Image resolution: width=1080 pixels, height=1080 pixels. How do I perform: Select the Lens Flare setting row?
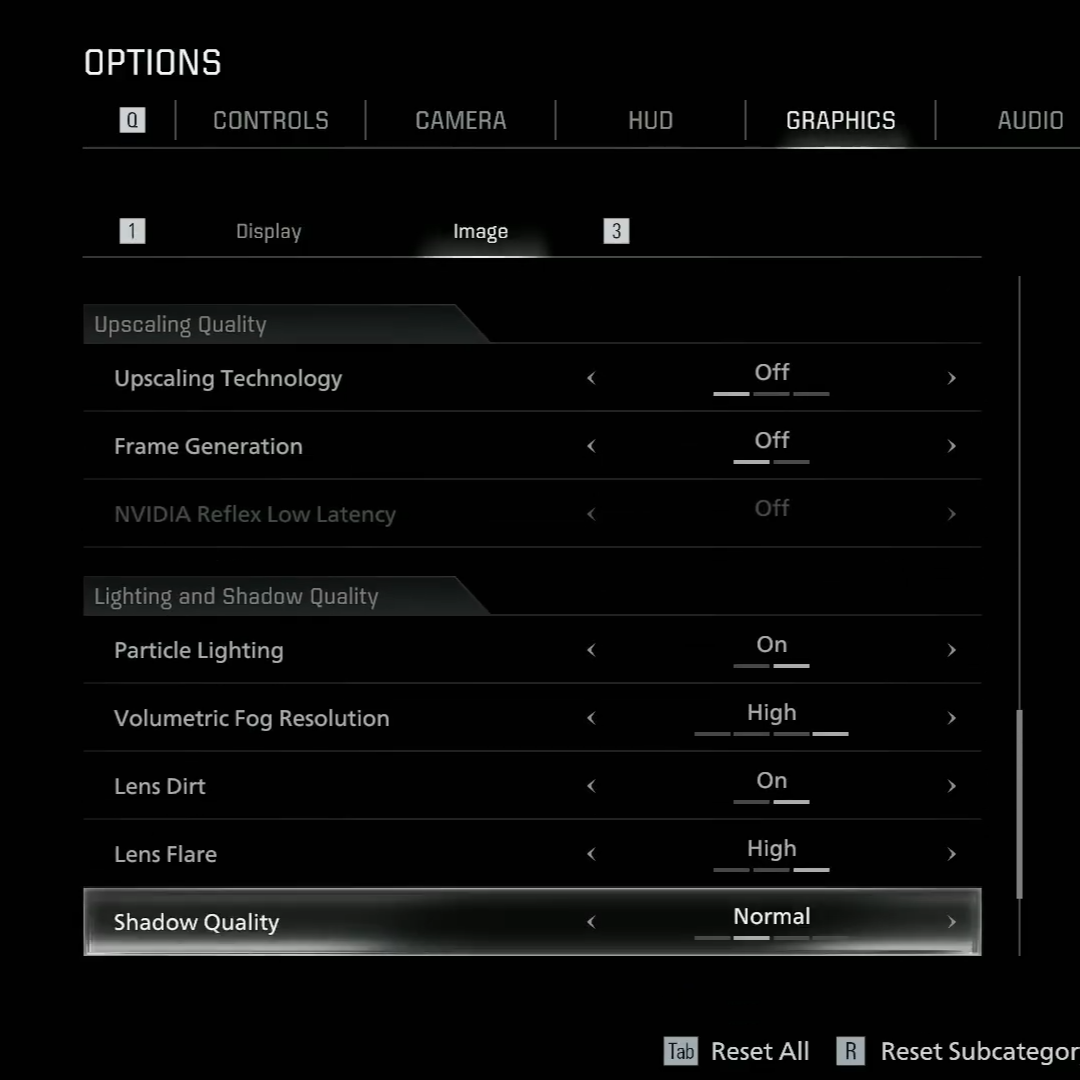pyautogui.click(x=300, y=854)
